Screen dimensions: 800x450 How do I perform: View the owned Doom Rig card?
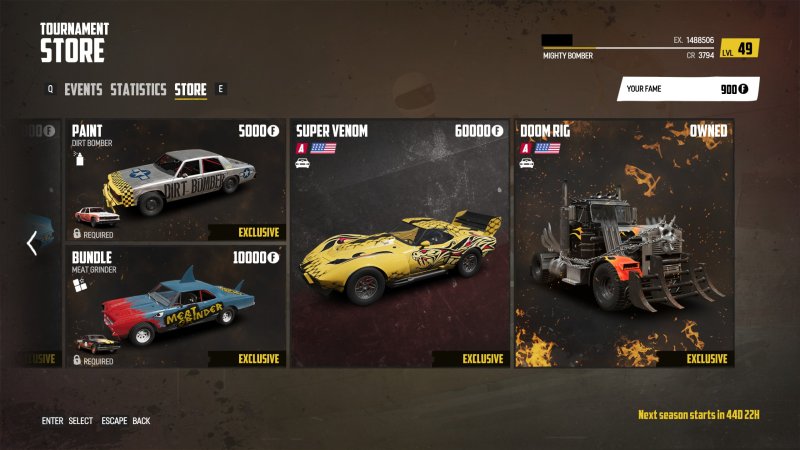click(x=623, y=243)
